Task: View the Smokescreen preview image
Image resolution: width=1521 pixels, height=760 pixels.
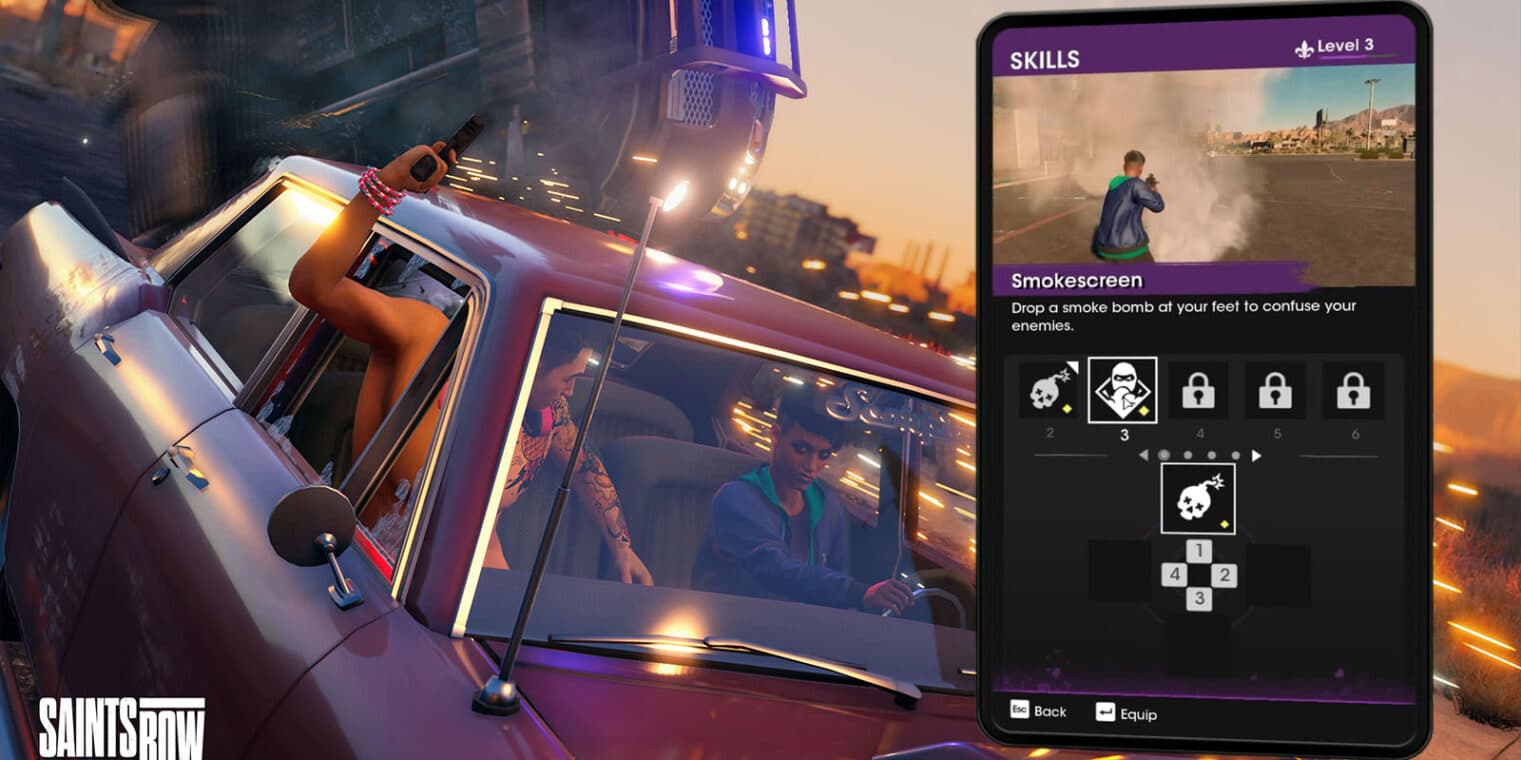Action: (x=1203, y=174)
